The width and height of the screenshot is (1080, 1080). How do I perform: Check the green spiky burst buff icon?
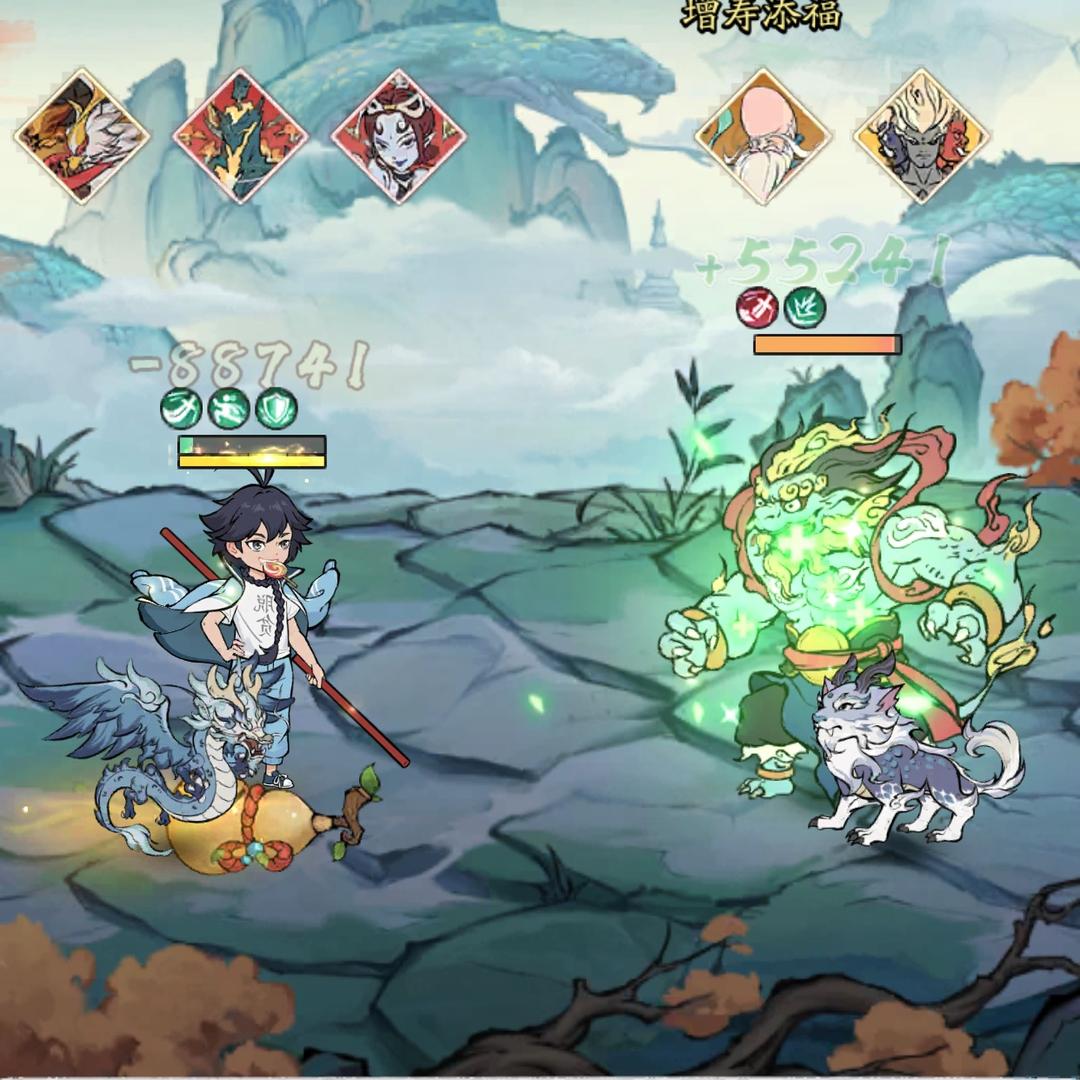[804, 308]
